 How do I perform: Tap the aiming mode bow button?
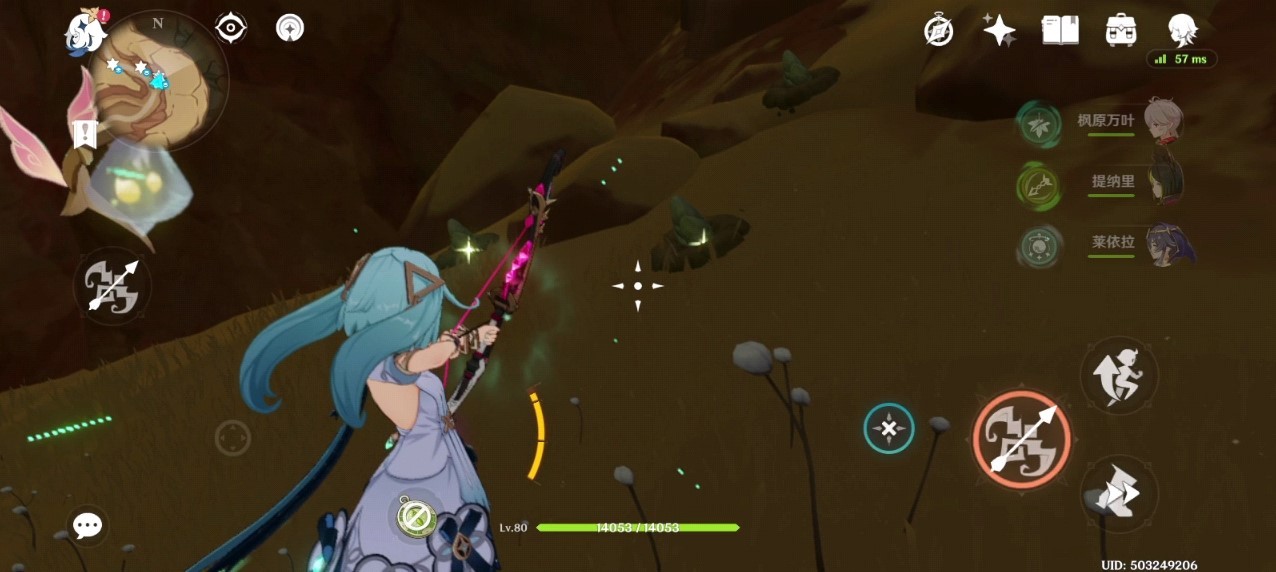112,287
